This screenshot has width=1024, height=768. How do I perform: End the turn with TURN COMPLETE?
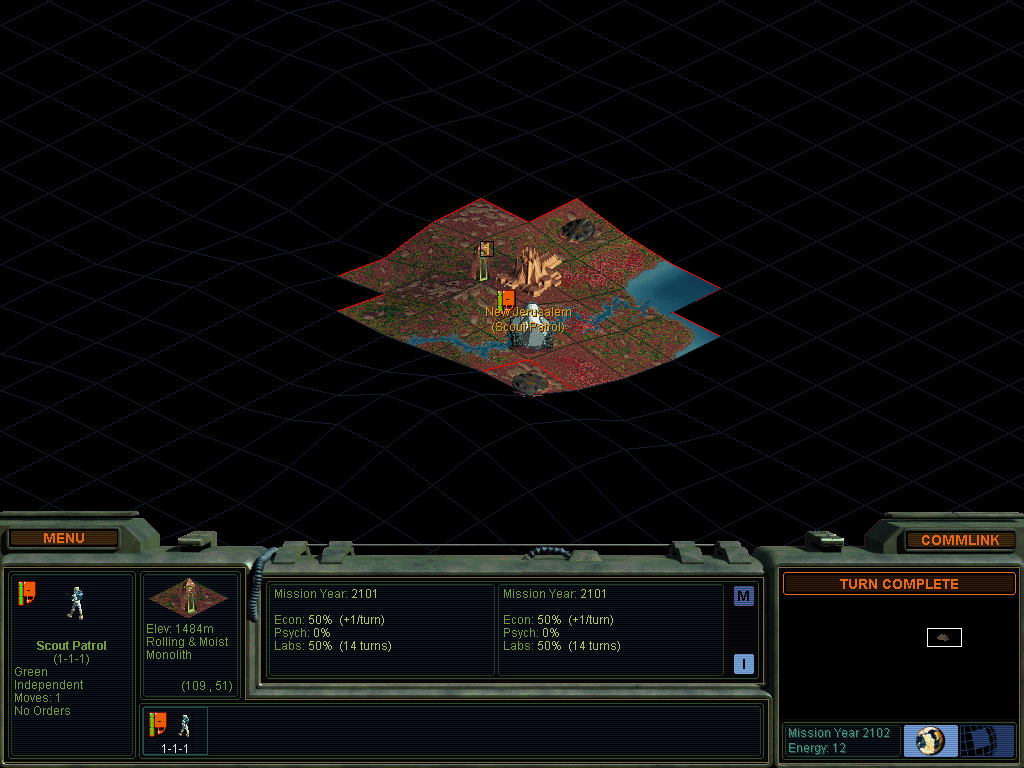pos(899,584)
